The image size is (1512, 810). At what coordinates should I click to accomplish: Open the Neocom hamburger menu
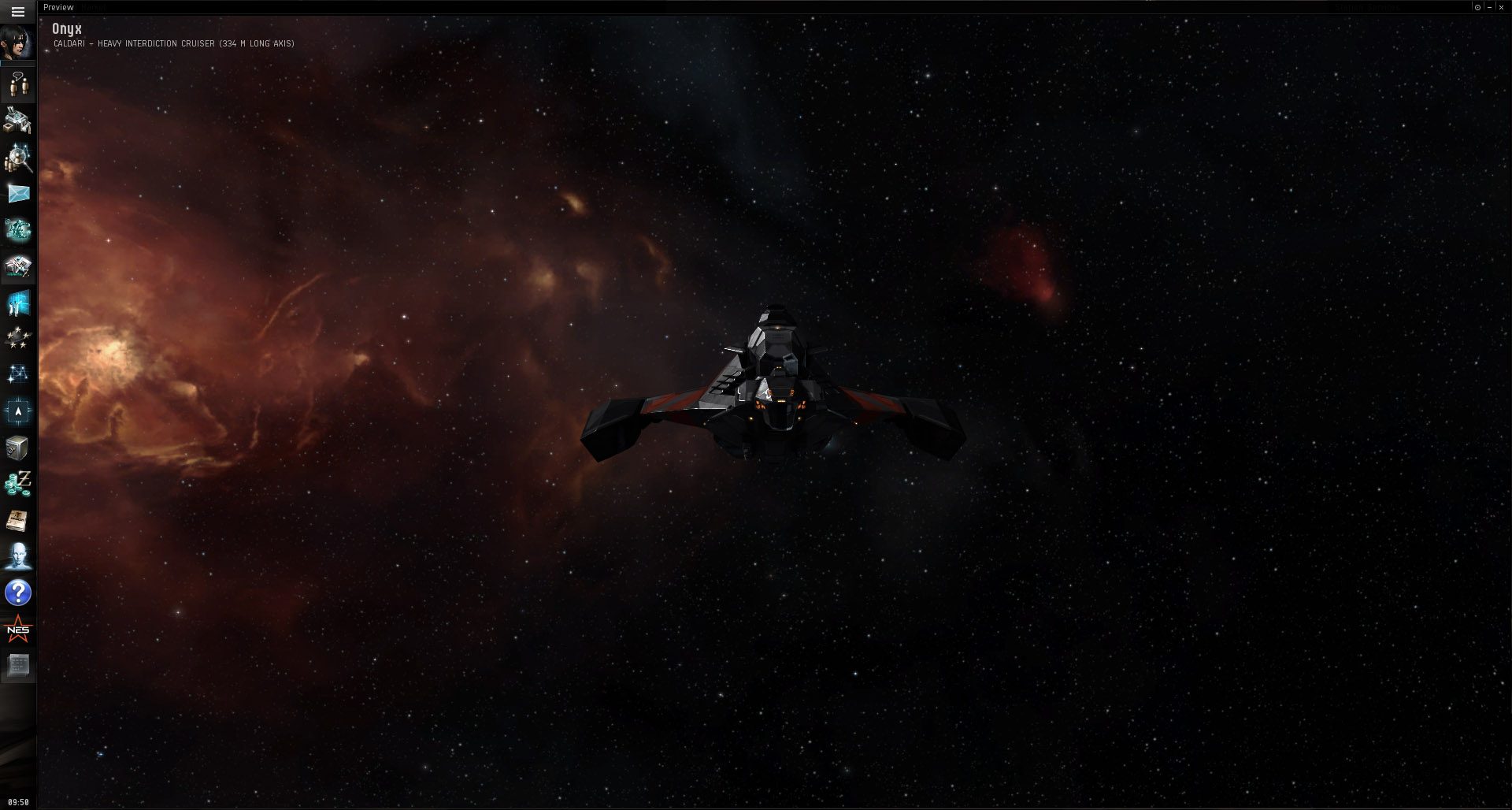18,12
